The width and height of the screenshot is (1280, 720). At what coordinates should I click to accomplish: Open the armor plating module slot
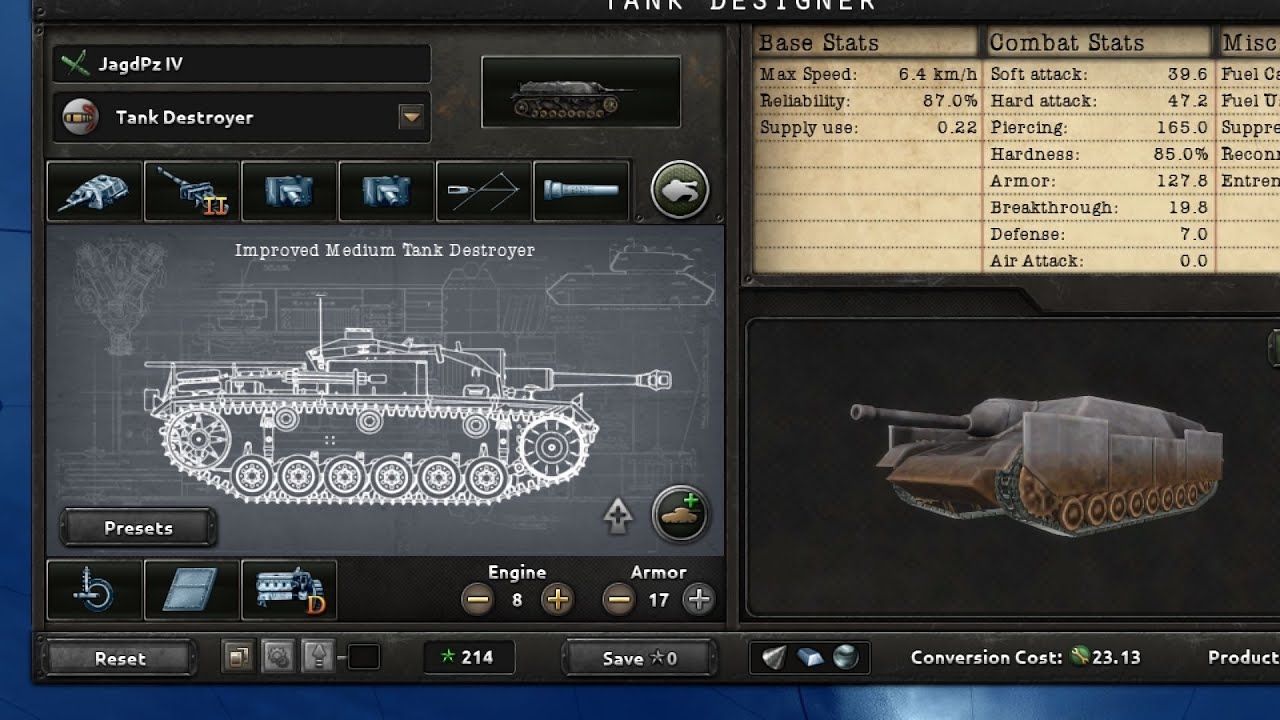pos(191,590)
